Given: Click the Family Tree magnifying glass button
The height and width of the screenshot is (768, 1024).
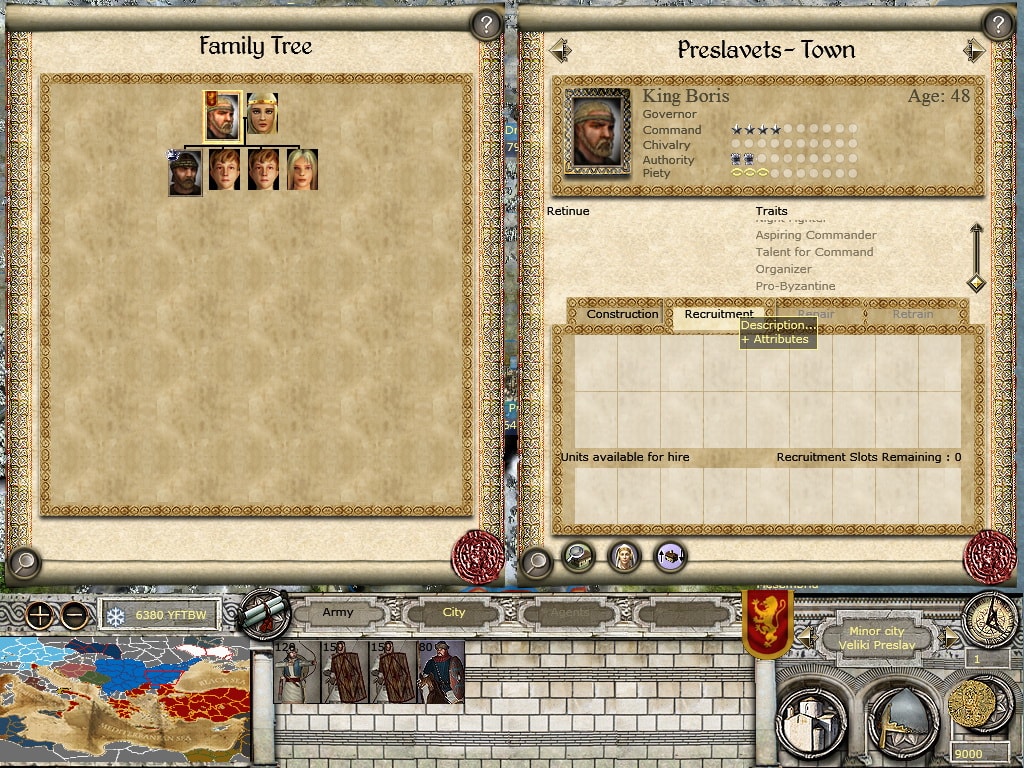Looking at the screenshot, I should click(x=23, y=563).
